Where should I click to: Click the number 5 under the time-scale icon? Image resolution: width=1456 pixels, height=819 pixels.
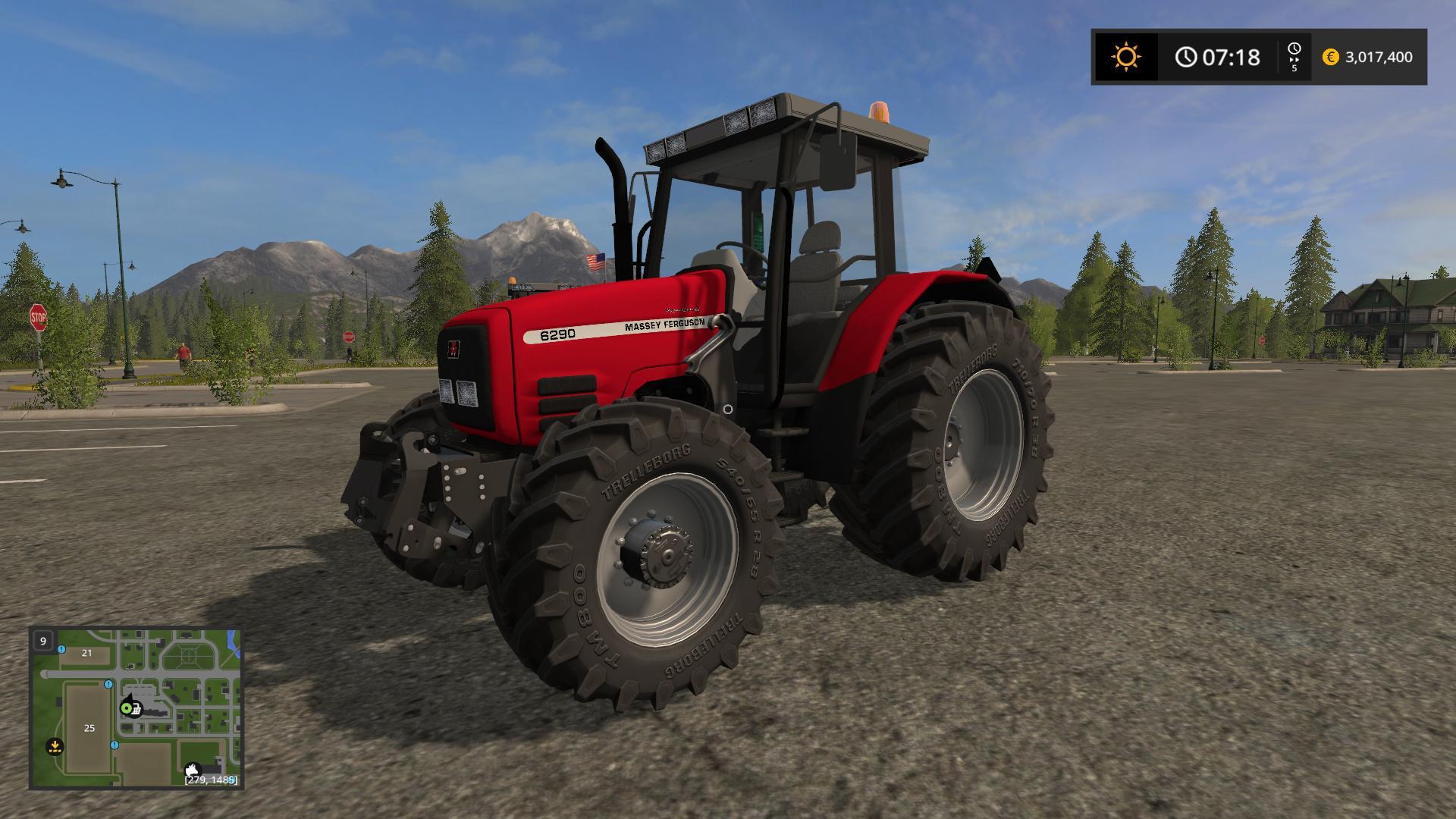pyautogui.click(x=1294, y=69)
